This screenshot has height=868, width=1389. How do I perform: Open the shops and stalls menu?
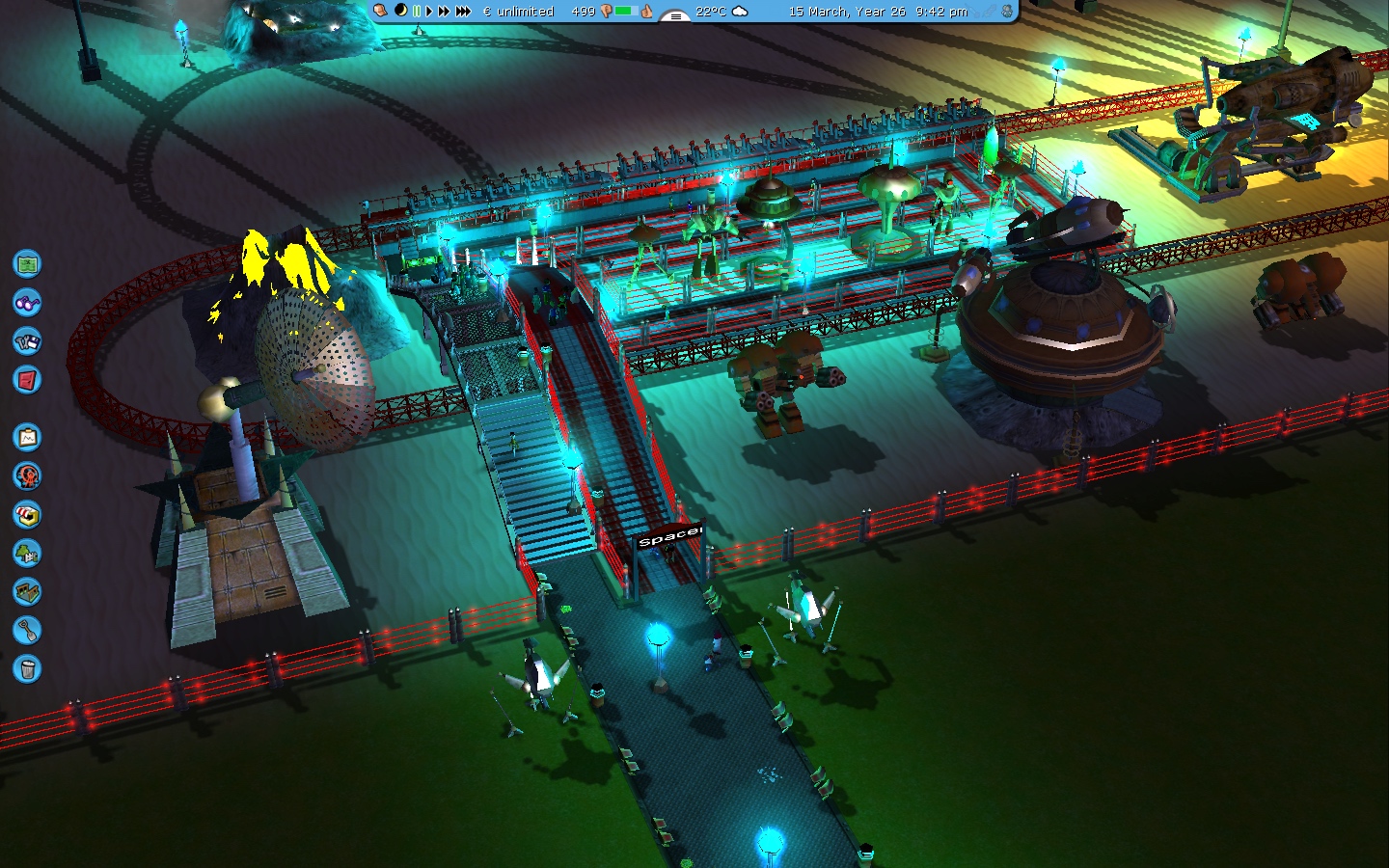pyautogui.click(x=27, y=514)
